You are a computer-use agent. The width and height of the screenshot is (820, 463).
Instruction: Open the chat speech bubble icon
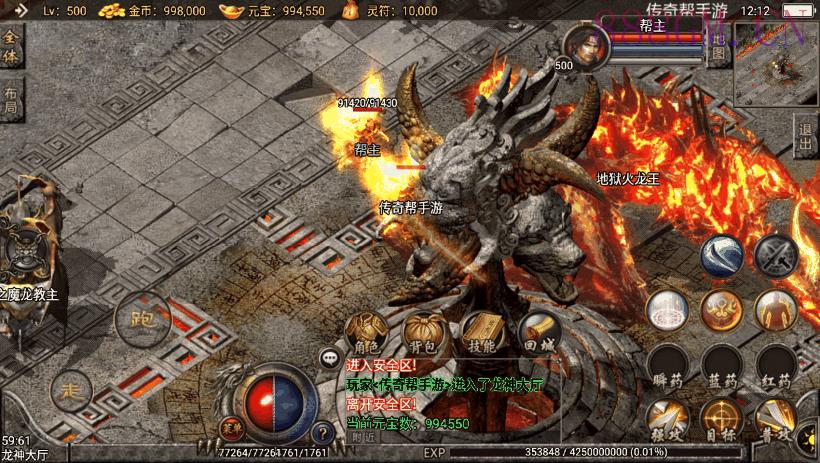click(x=329, y=357)
